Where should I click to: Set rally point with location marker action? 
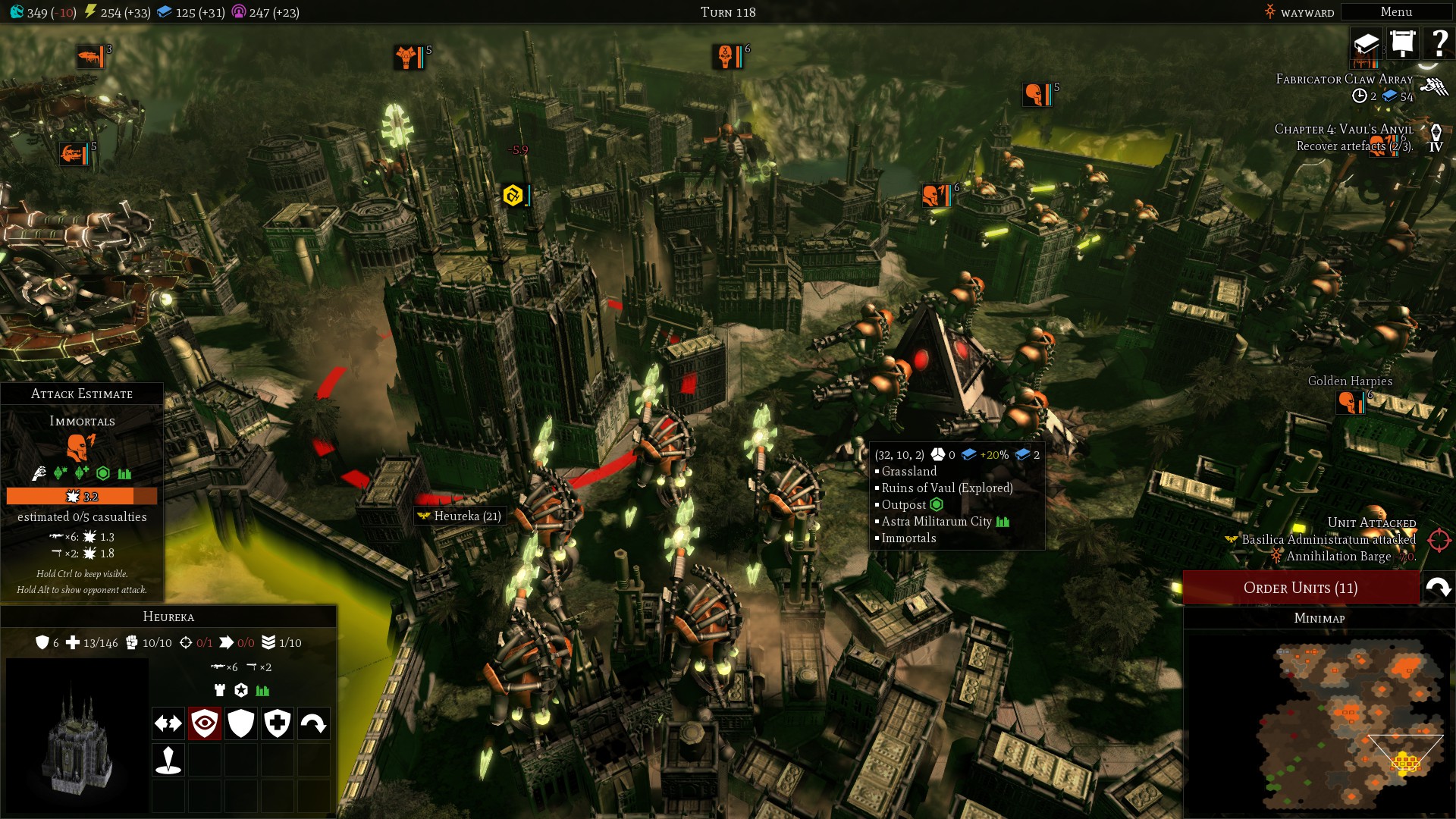tap(168, 759)
